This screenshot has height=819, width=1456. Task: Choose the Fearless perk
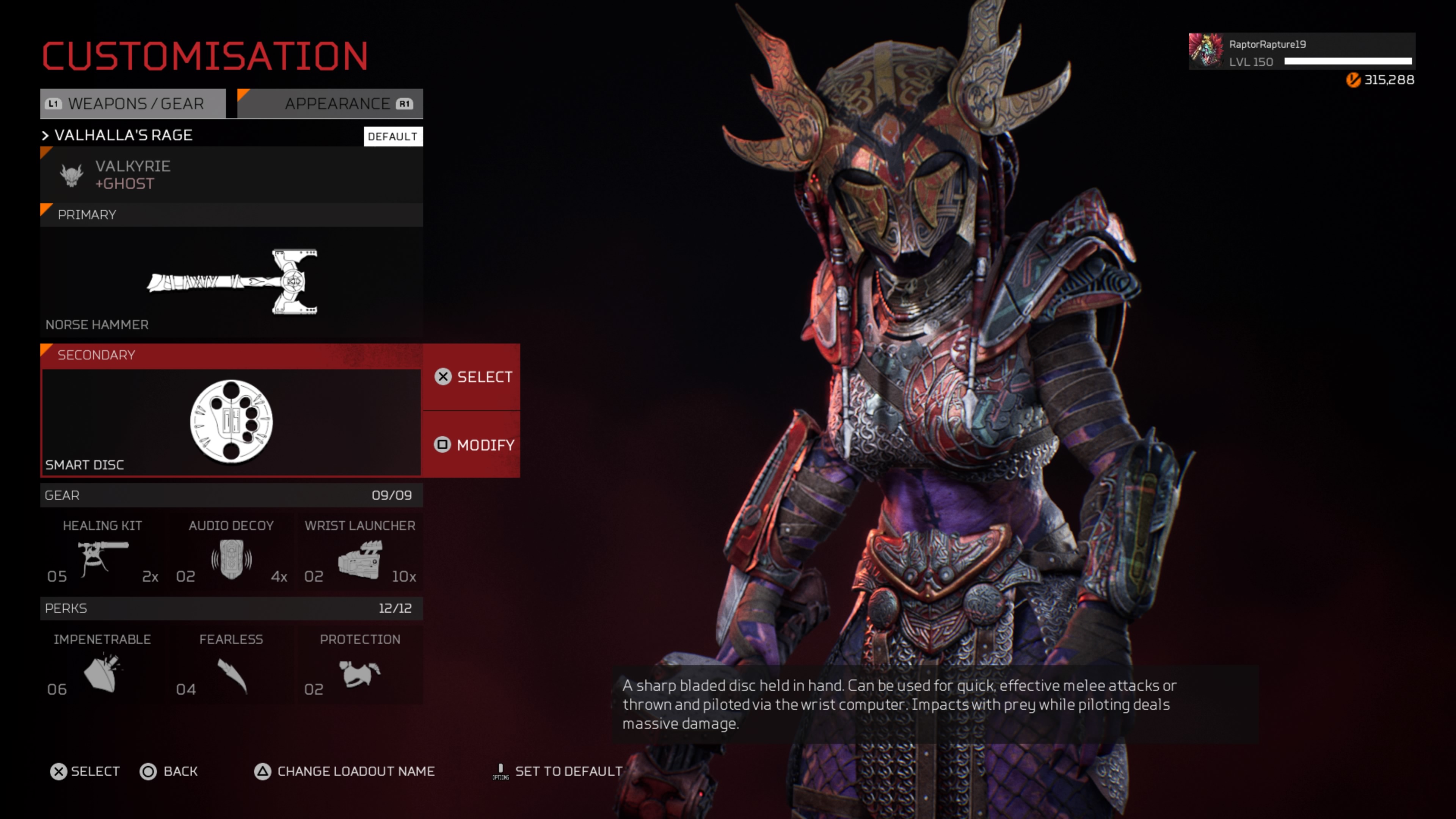point(231,665)
